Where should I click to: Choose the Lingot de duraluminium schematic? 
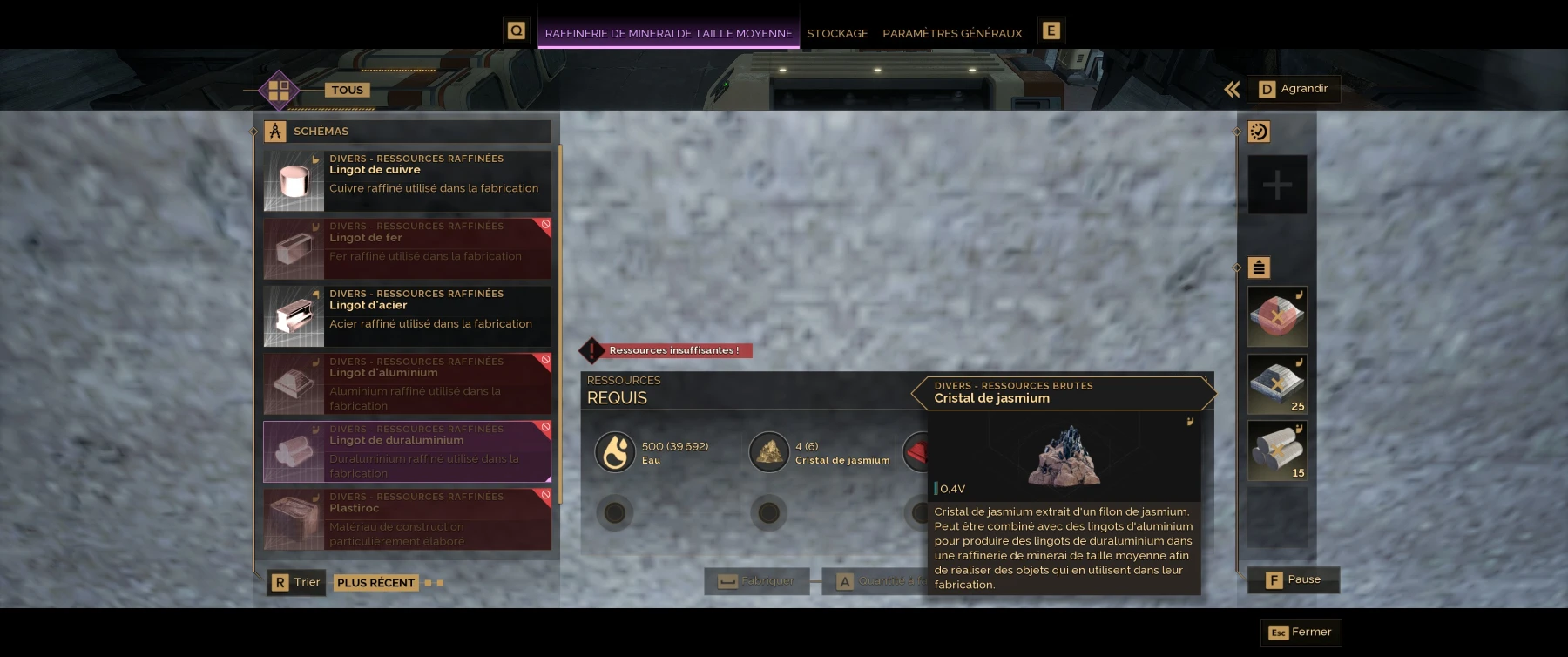[x=408, y=451]
